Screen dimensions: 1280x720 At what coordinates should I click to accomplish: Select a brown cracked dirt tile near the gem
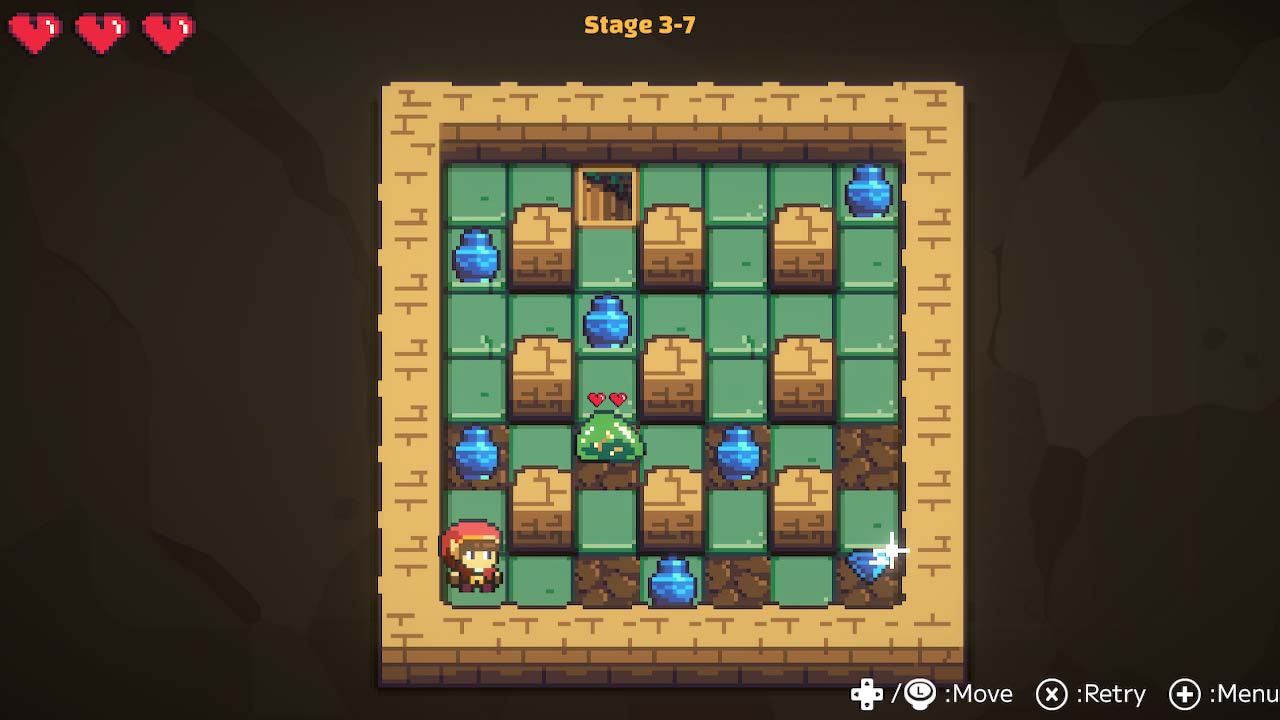[869, 455]
